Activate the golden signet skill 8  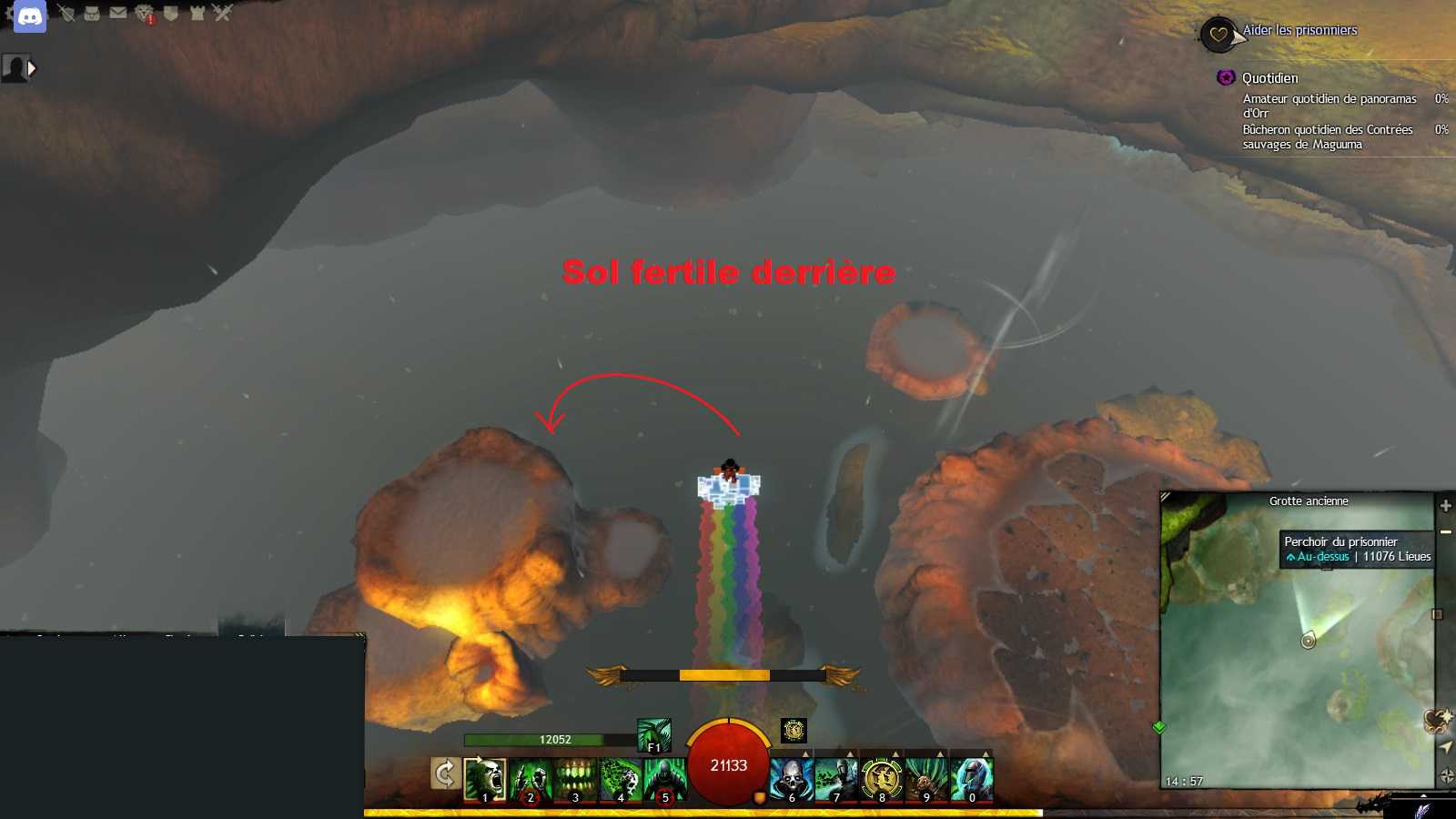tap(881, 780)
